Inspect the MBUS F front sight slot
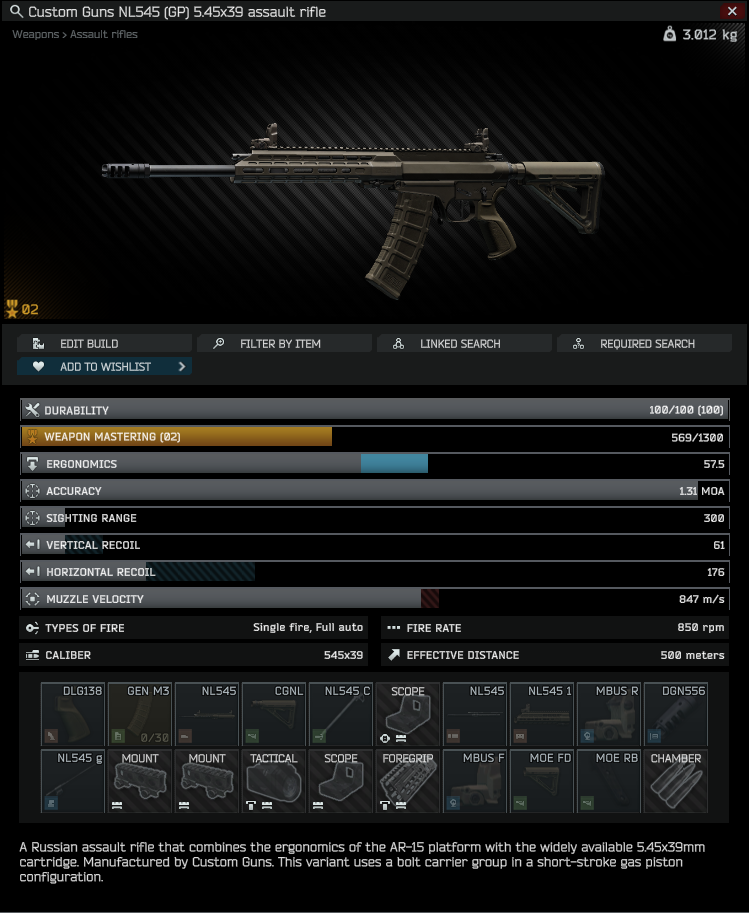This screenshot has height=913, width=749. tap(475, 781)
